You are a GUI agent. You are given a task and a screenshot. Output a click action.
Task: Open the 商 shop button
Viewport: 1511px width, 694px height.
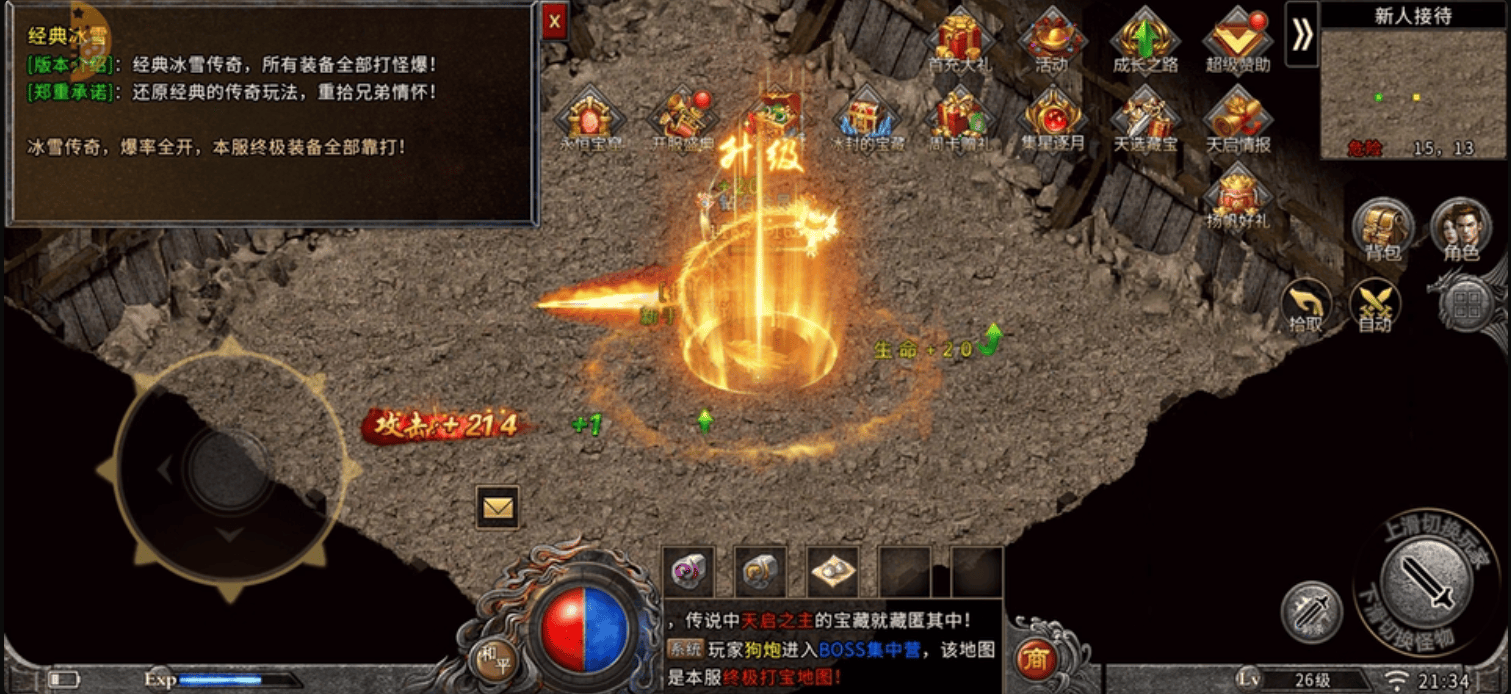pyautogui.click(x=1036, y=661)
